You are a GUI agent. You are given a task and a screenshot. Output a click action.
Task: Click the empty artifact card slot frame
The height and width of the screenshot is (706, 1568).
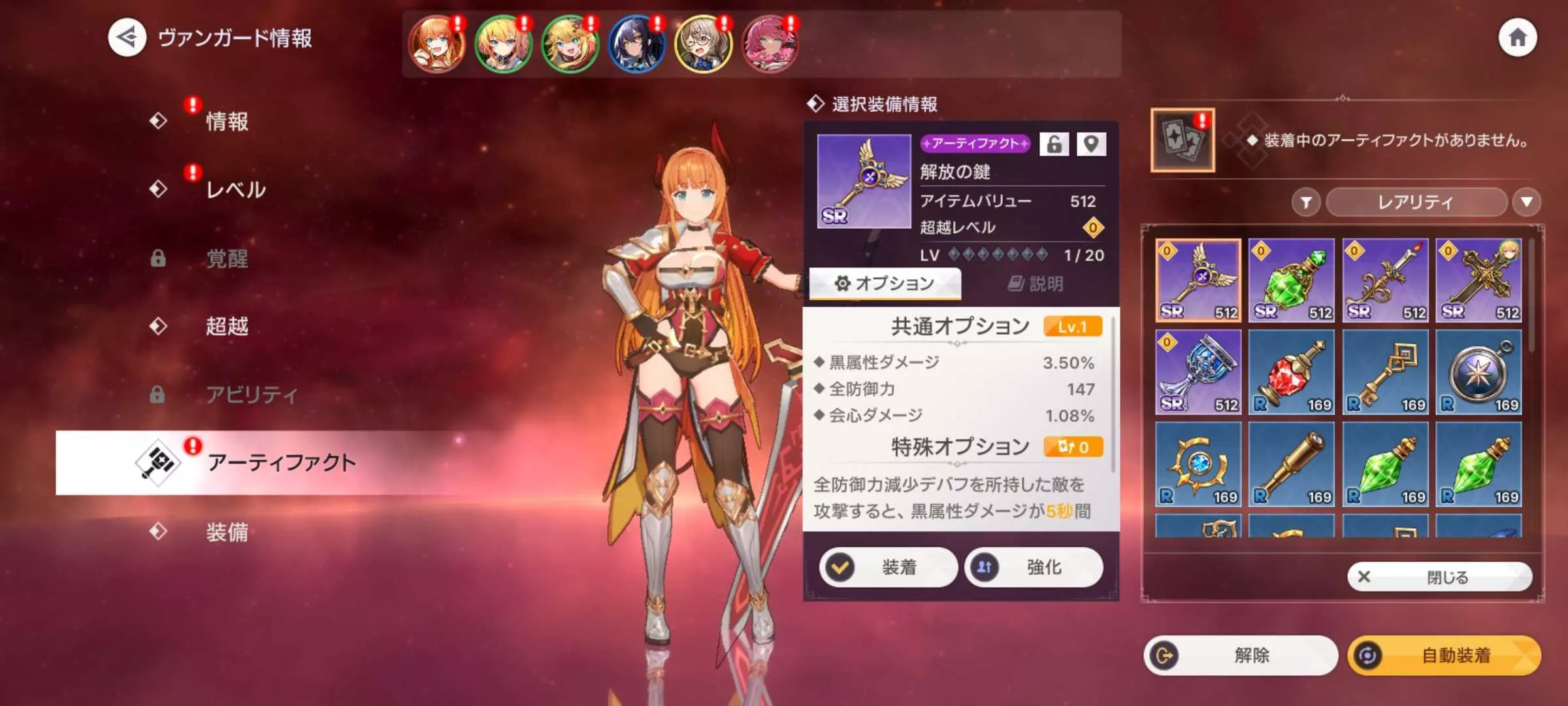pyautogui.click(x=1183, y=141)
